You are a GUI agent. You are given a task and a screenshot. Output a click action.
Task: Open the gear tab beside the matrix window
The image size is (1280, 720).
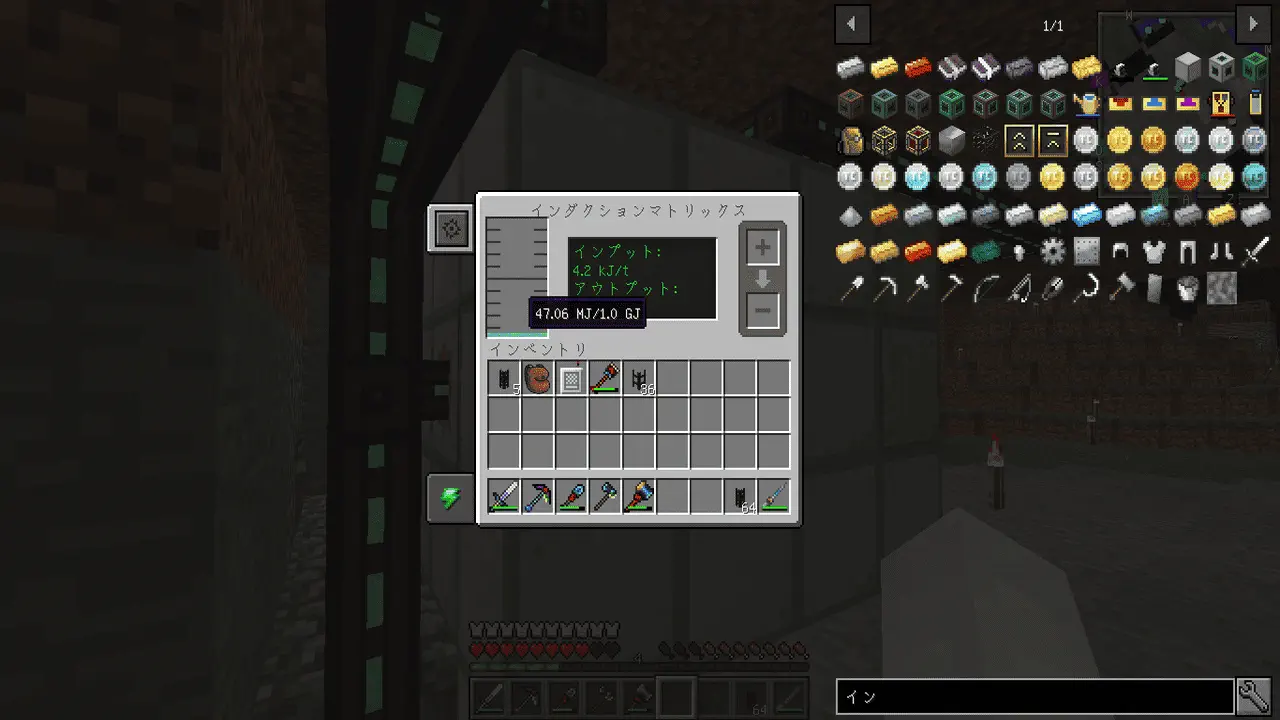(x=451, y=229)
